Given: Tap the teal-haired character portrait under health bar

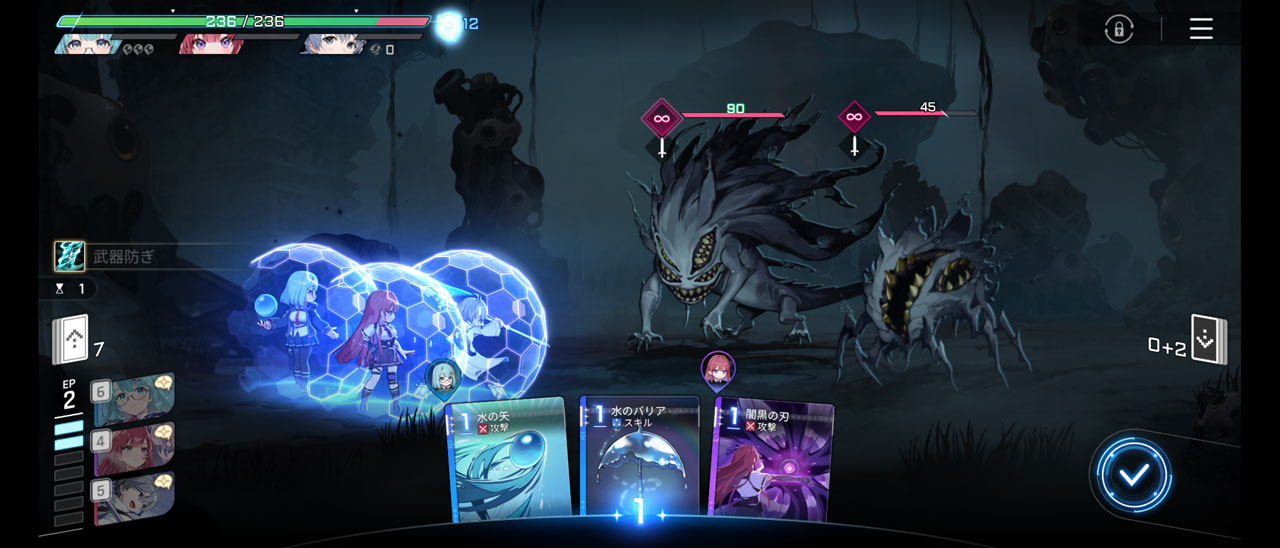Looking at the screenshot, I should [x=87, y=44].
